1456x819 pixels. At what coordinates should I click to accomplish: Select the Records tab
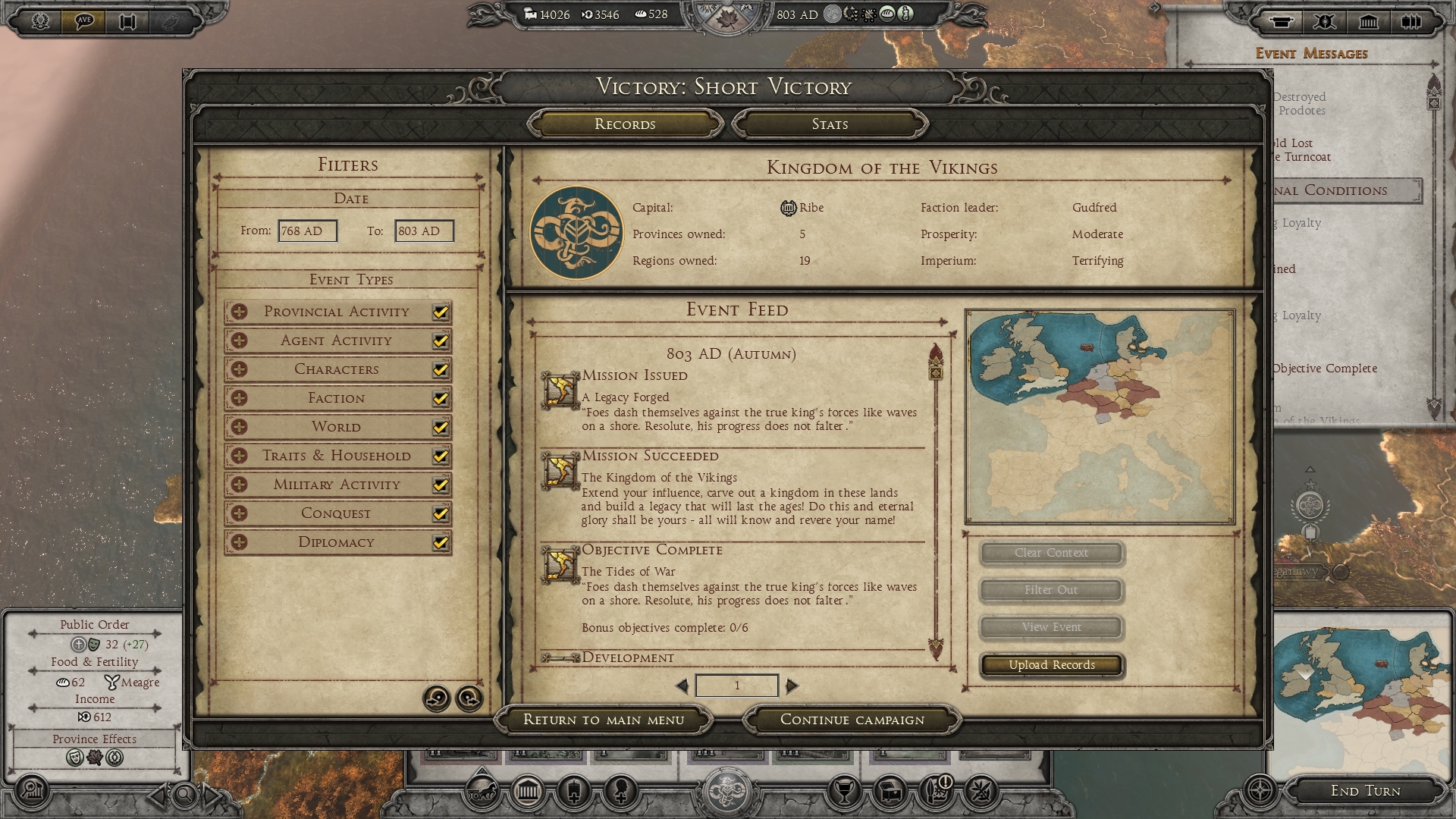coord(625,124)
